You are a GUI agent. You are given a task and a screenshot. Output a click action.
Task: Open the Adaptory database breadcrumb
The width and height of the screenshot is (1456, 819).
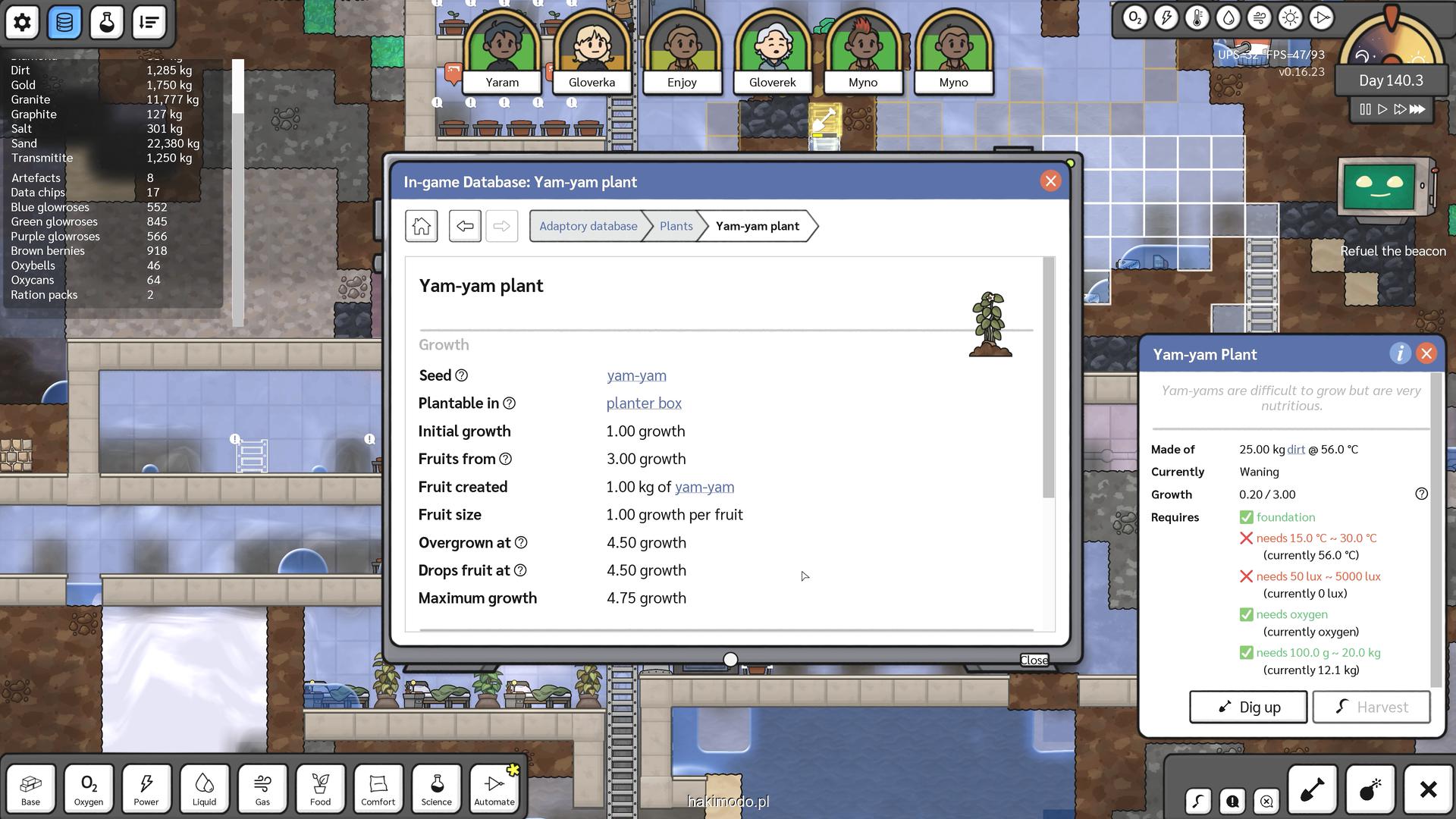588,226
